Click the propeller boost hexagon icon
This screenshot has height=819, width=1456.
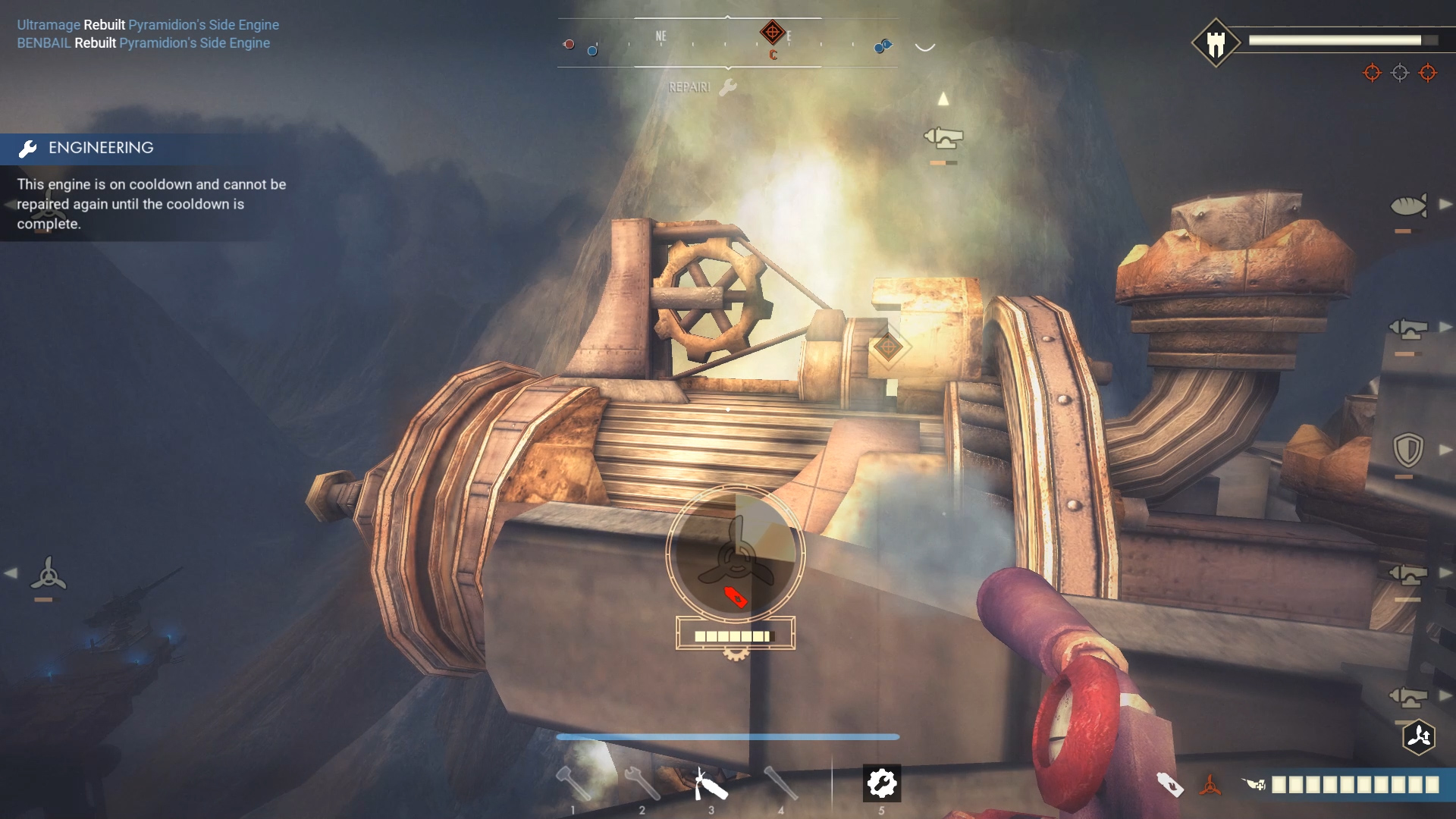click(1419, 736)
